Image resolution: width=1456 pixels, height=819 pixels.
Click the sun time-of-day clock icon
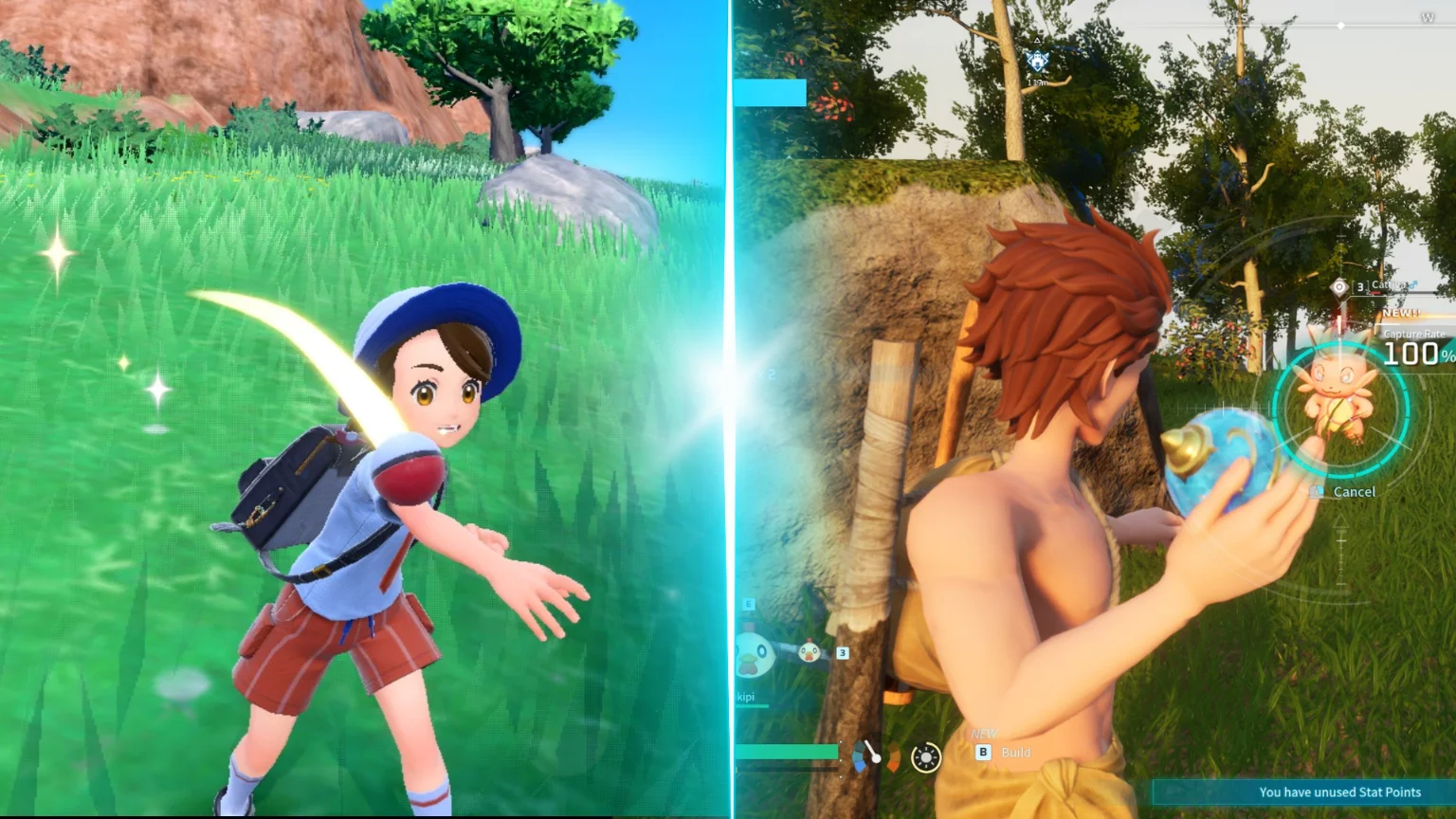pos(925,756)
